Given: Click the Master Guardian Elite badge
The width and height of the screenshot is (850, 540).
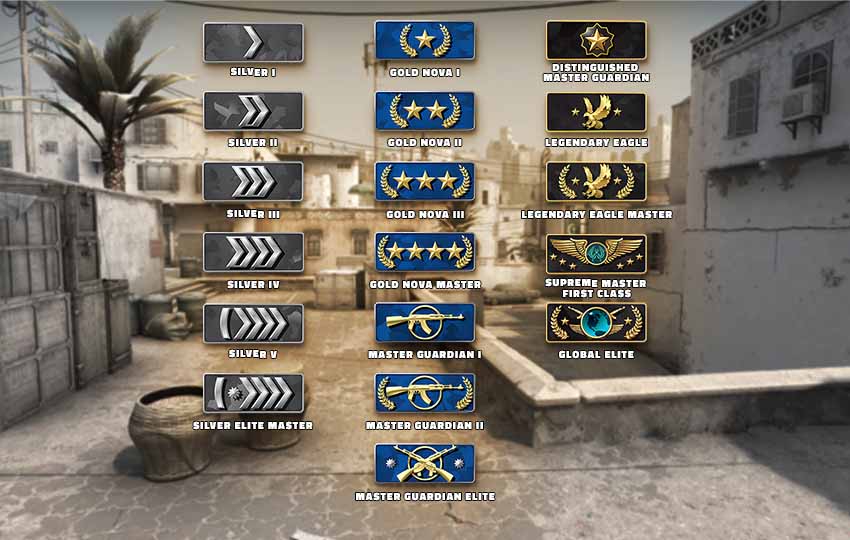Looking at the screenshot, I should 425,463.
